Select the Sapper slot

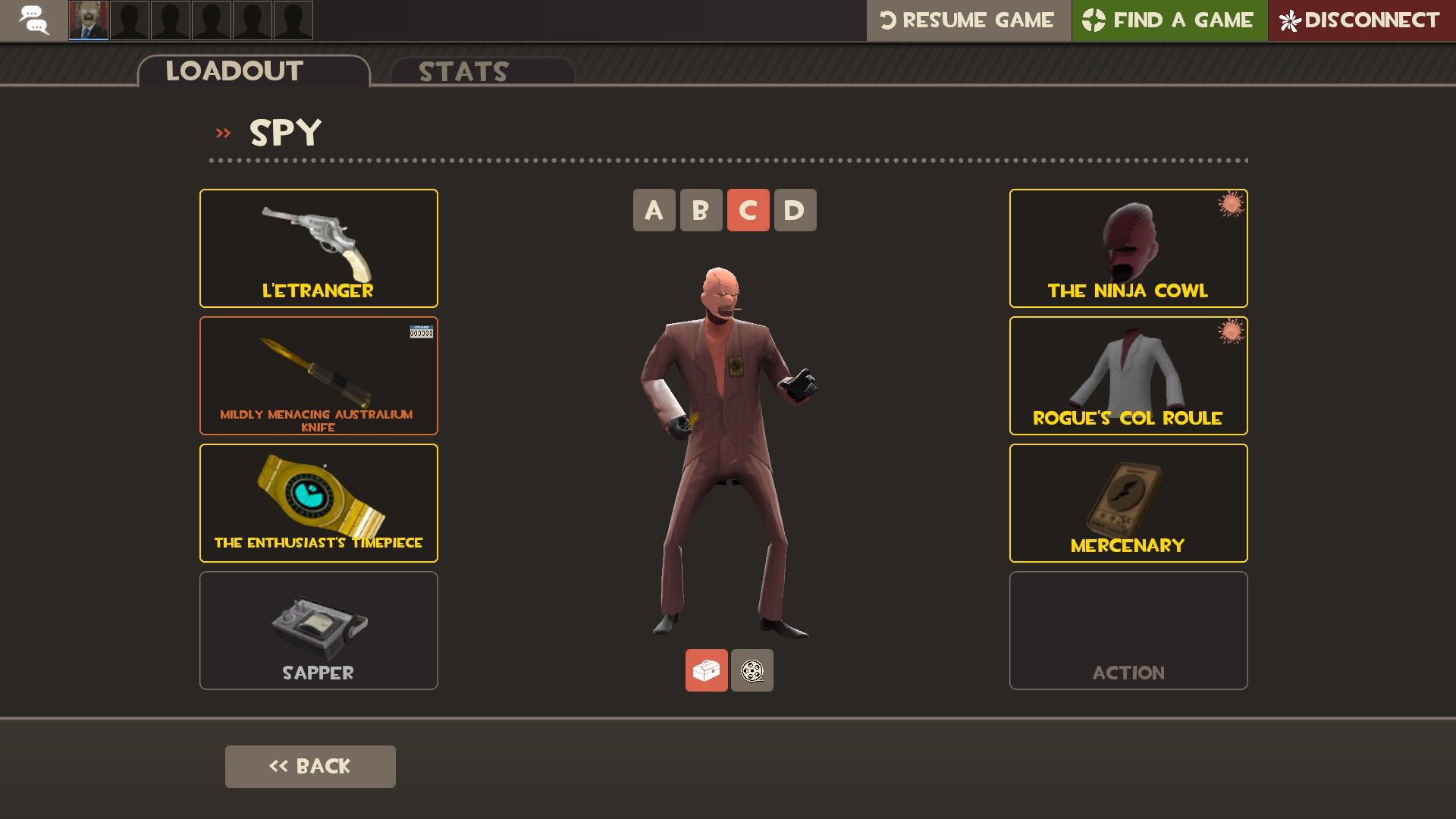coord(318,630)
